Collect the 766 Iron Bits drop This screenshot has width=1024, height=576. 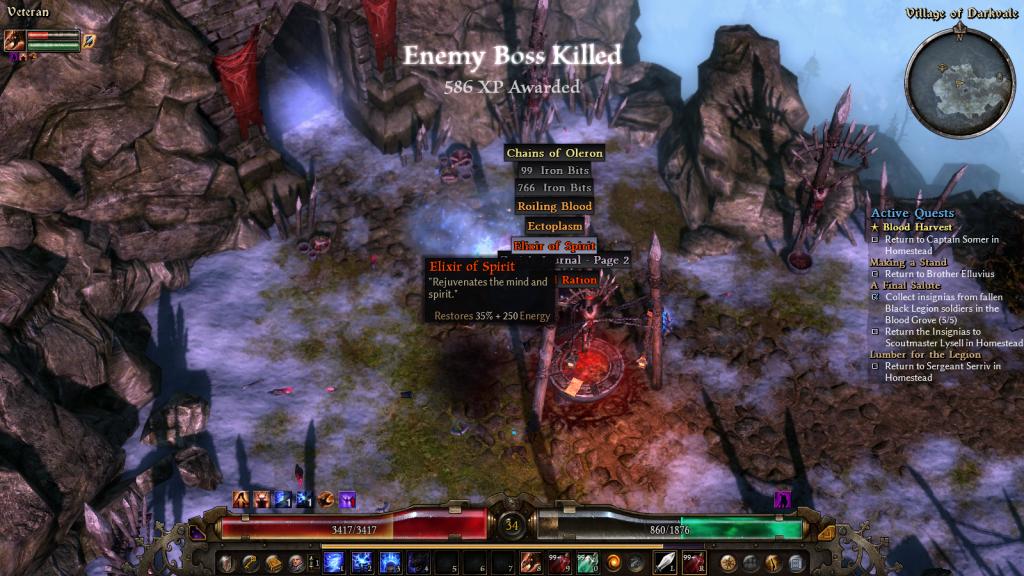tap(555, 188)
